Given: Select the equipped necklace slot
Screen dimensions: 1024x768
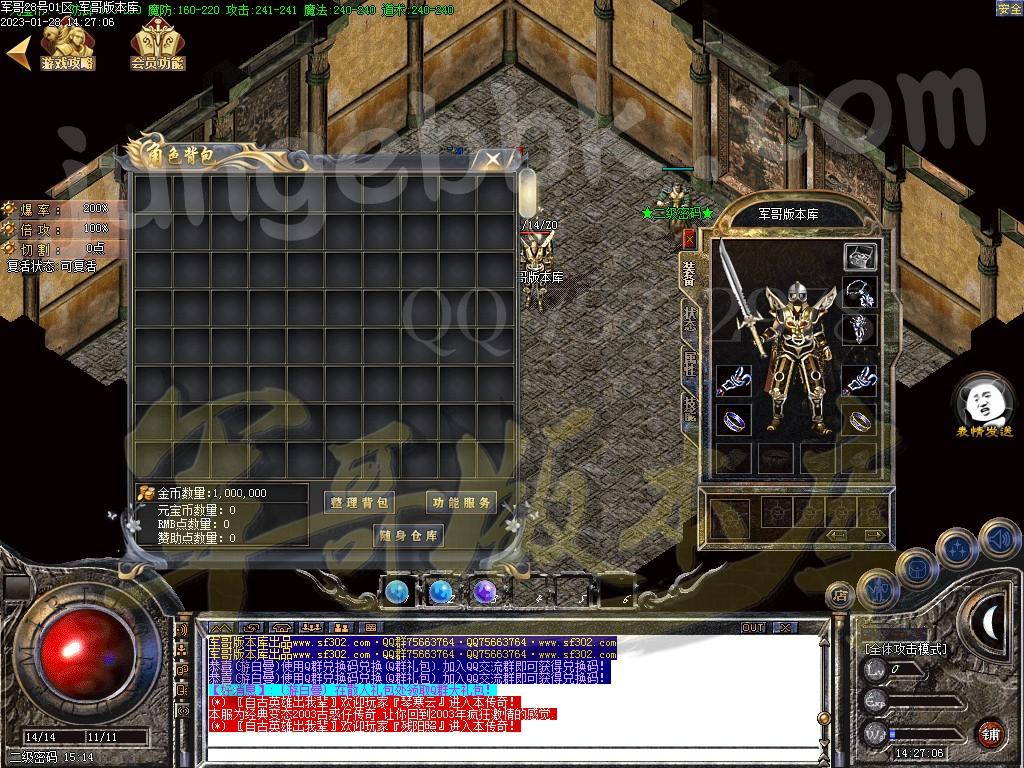Looking at the screenshot, I should point(860,293).
